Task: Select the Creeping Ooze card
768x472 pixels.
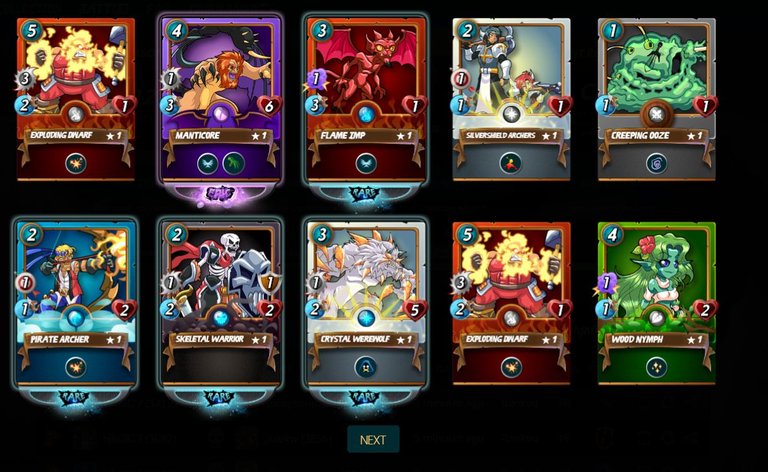Action: [656, 98]
